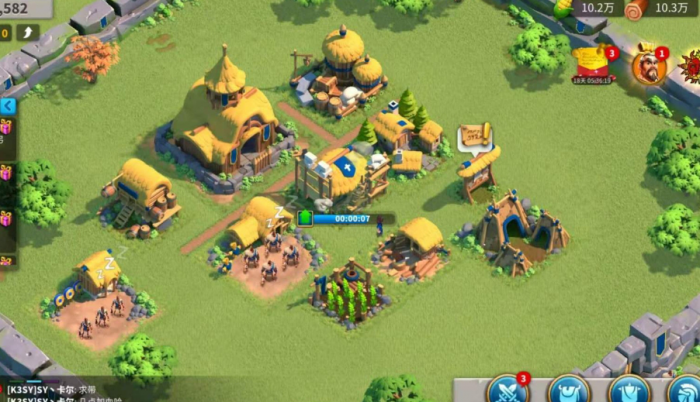Open the crossed swords campaign menu
The width and height of the screenshot is (700, 402).
click(x=507, y=390)
